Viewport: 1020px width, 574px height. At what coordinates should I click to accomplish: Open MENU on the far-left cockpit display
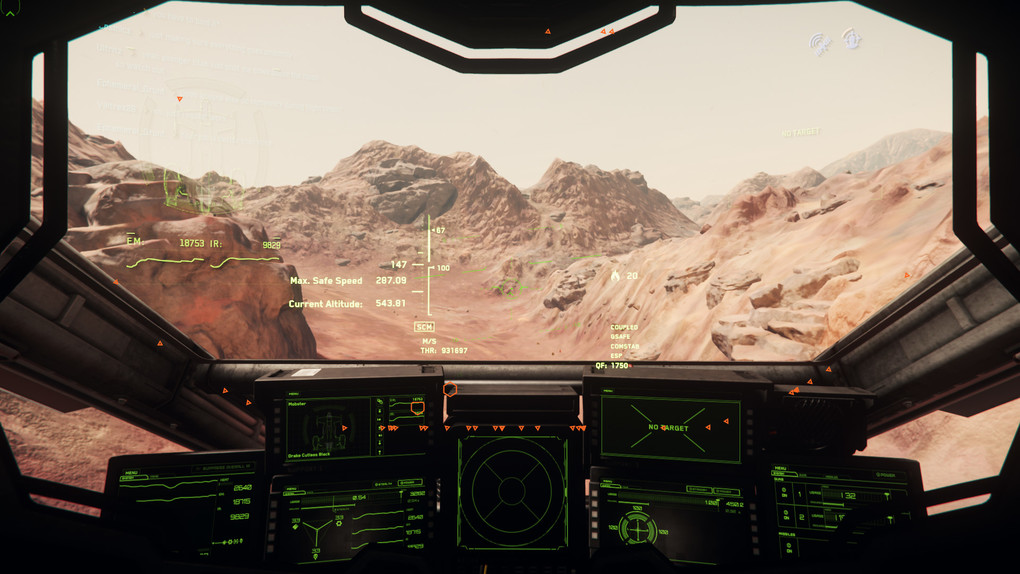pyautogui.click(x=131, y=470)
